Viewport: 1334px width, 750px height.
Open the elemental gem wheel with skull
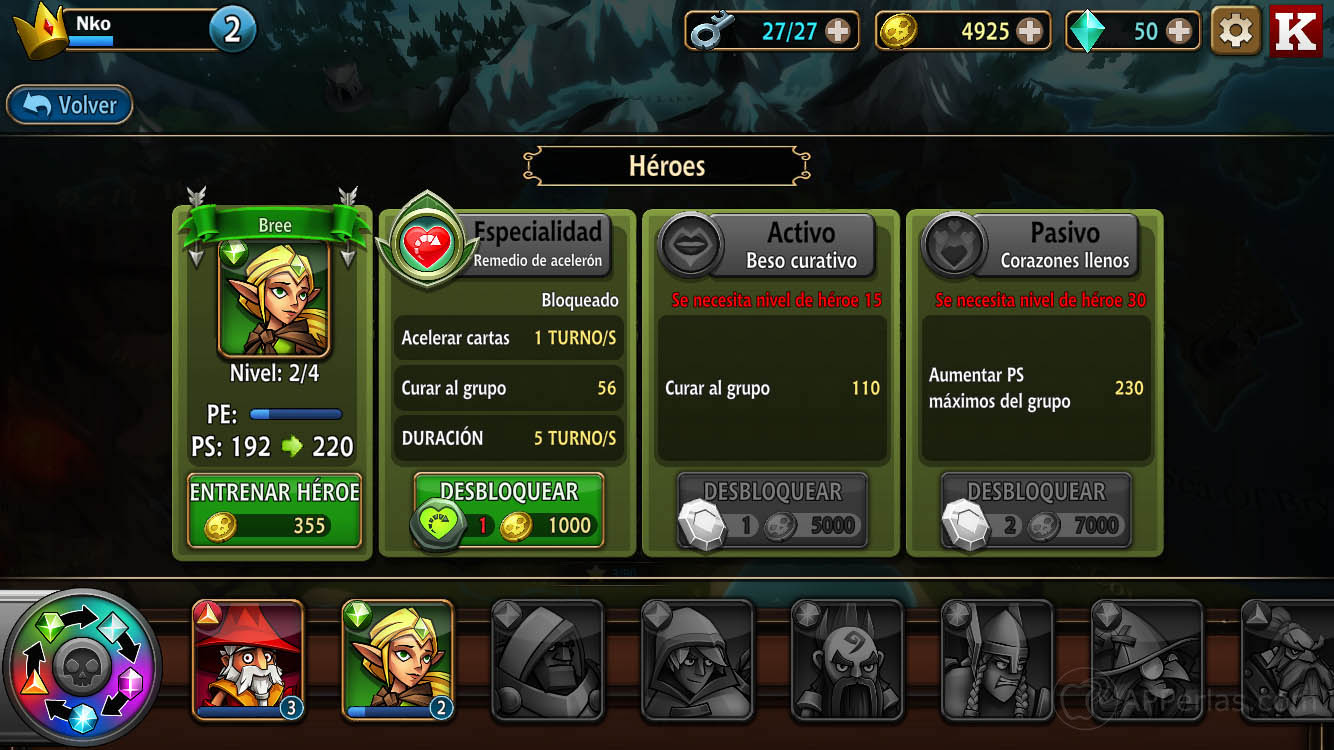coord(80,667)
